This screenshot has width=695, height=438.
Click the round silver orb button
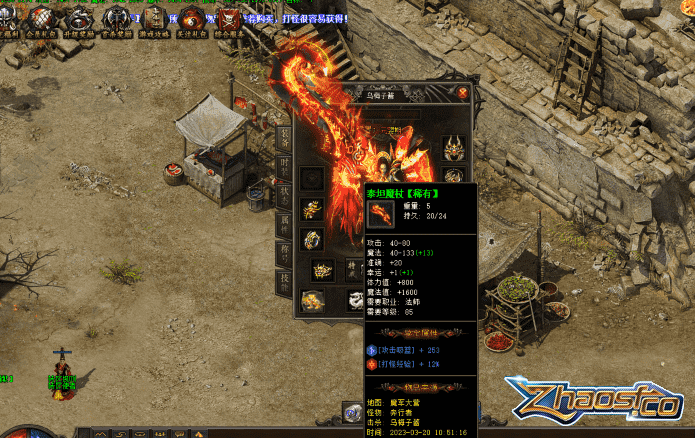[351, 411]
